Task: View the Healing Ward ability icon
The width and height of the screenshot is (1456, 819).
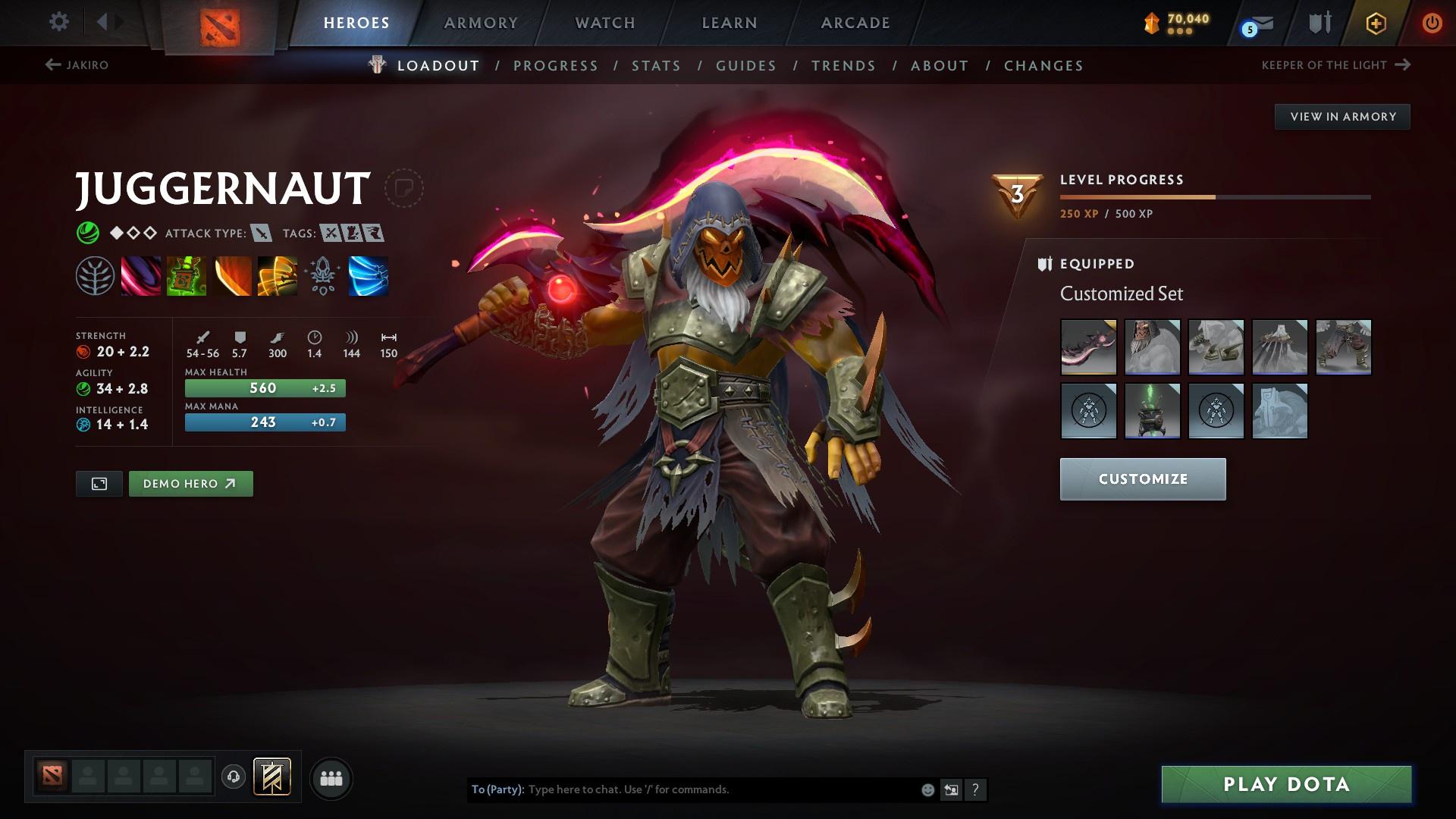Action: click(186, 275)
